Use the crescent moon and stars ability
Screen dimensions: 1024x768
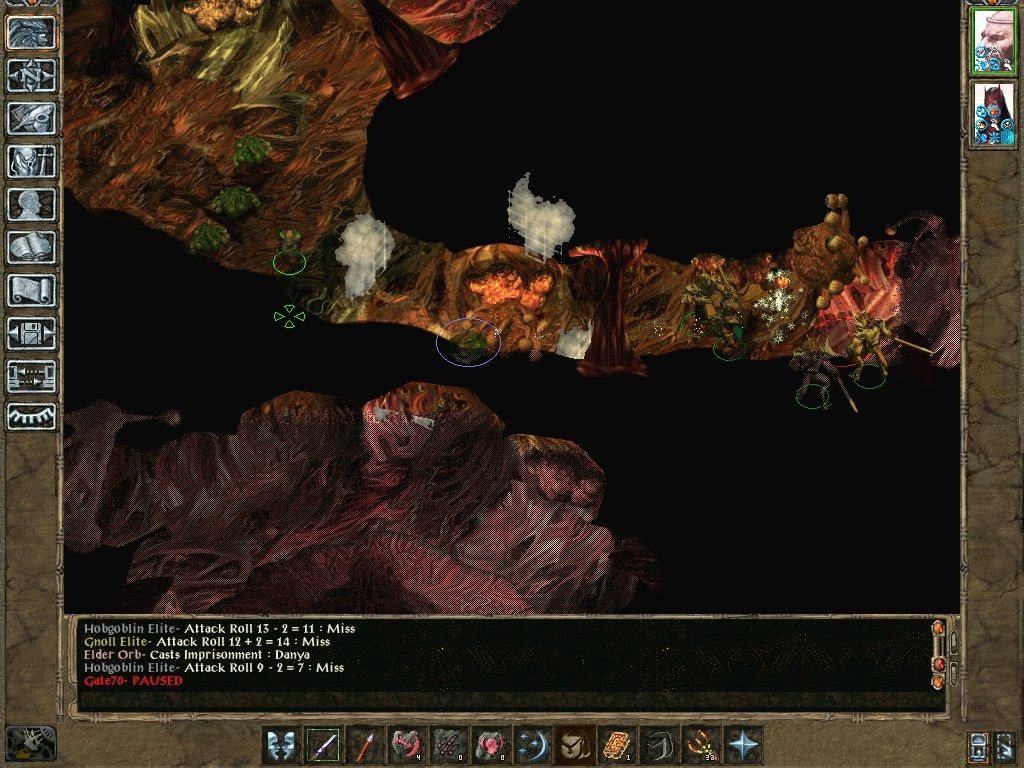530,746
